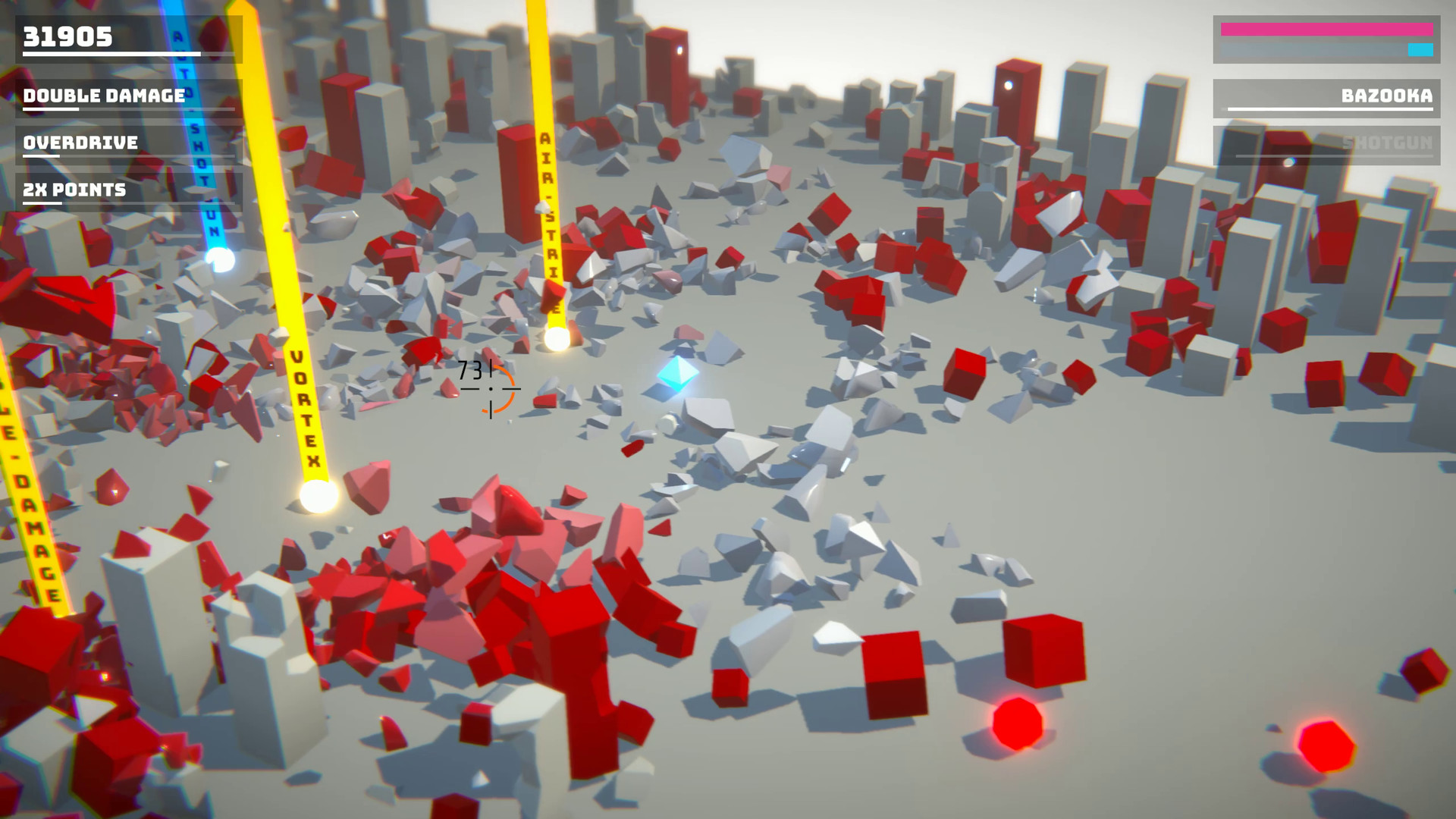Toggle the DOUBLE DAMAGE power-up
The image size is (1456, 819).
coord(102,96)
